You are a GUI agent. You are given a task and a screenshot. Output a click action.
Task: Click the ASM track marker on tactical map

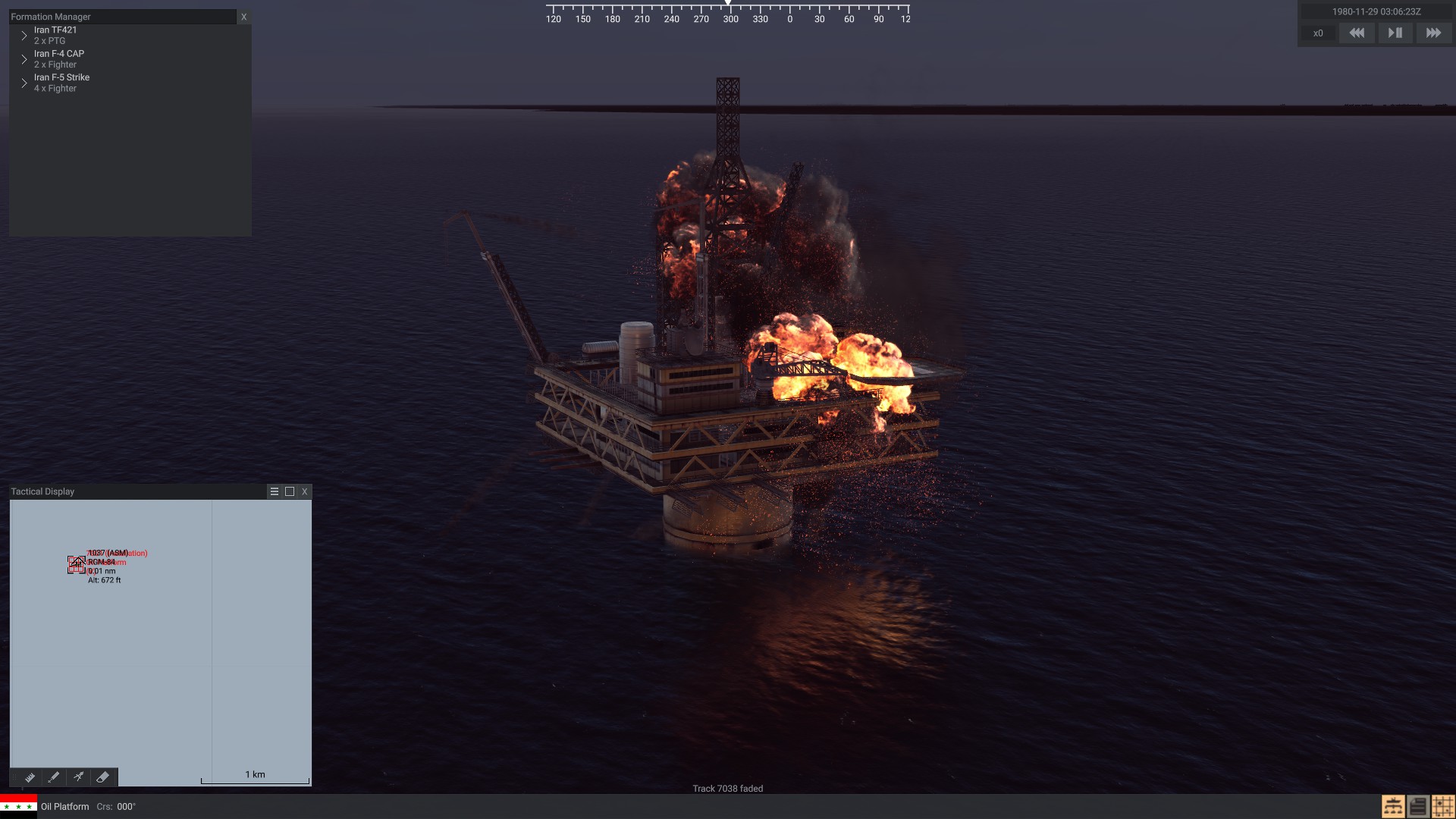[77, 564]
